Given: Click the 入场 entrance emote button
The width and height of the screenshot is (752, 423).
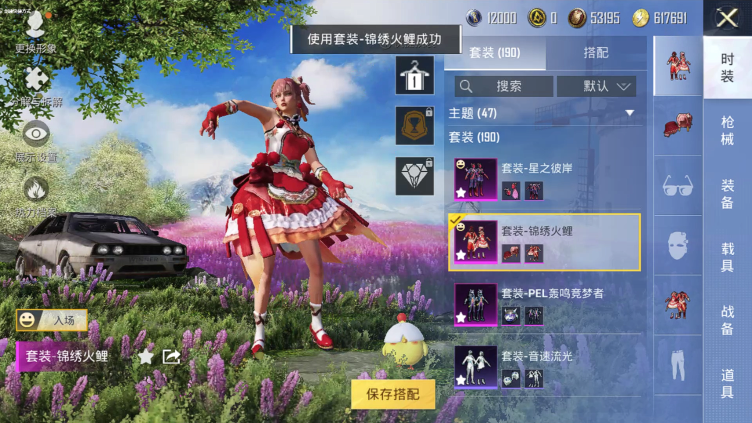Looking at the screenshot, I should tap(52, 319).
